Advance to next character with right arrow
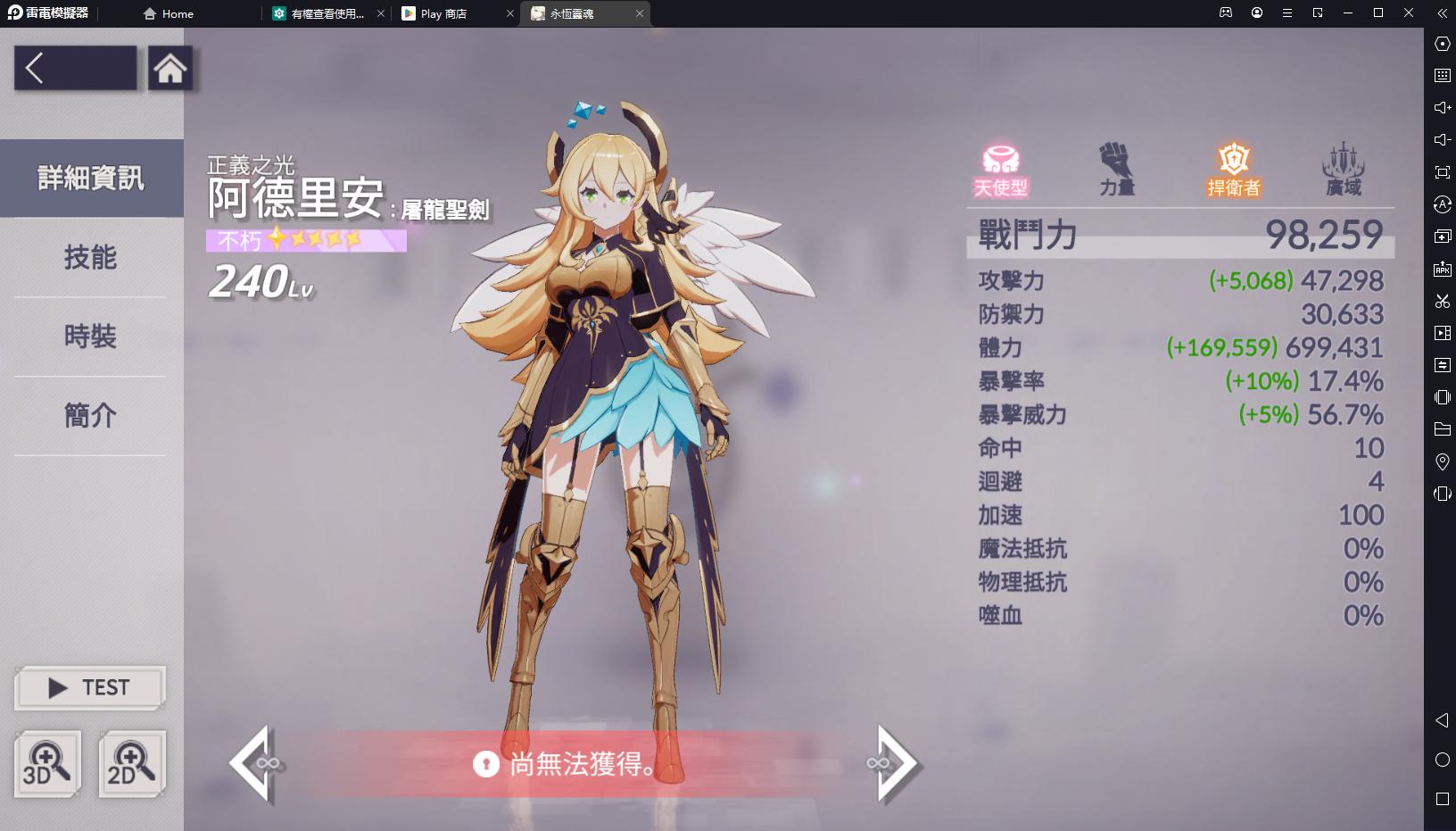 pyautogui.click(x=894, y=765)
